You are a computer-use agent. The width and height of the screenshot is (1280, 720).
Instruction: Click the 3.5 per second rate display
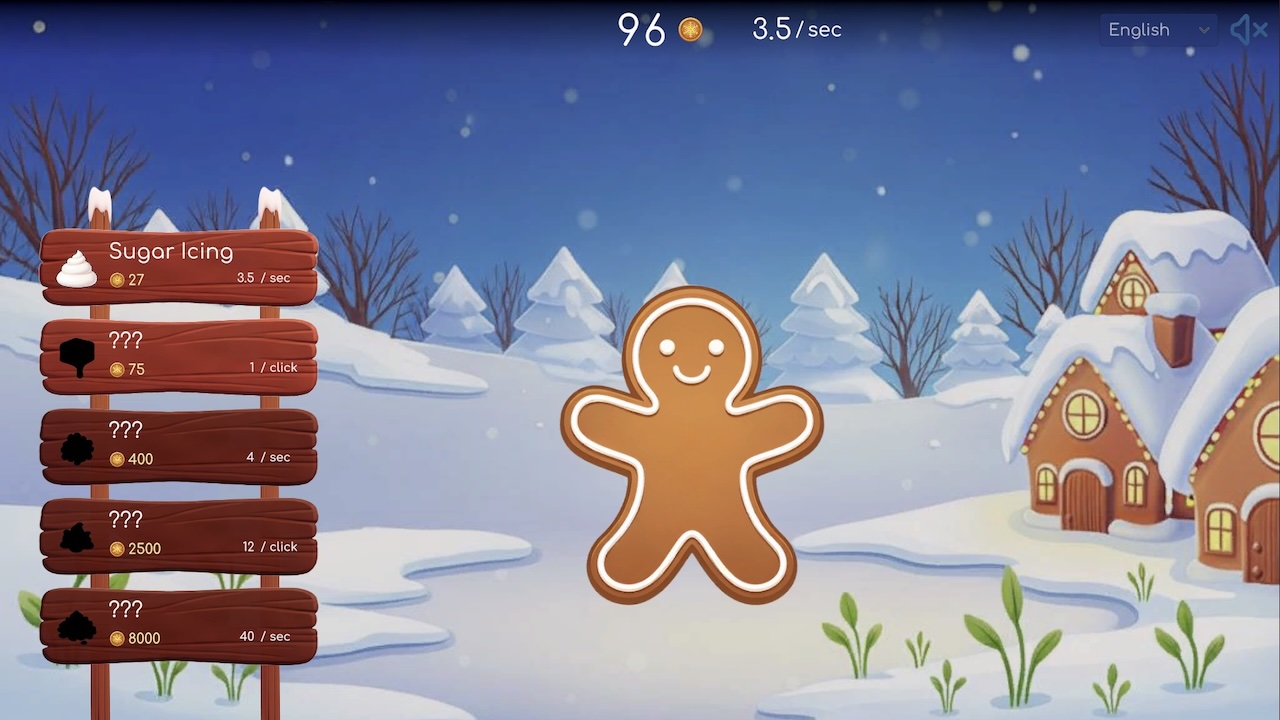[x=795, y=31]
